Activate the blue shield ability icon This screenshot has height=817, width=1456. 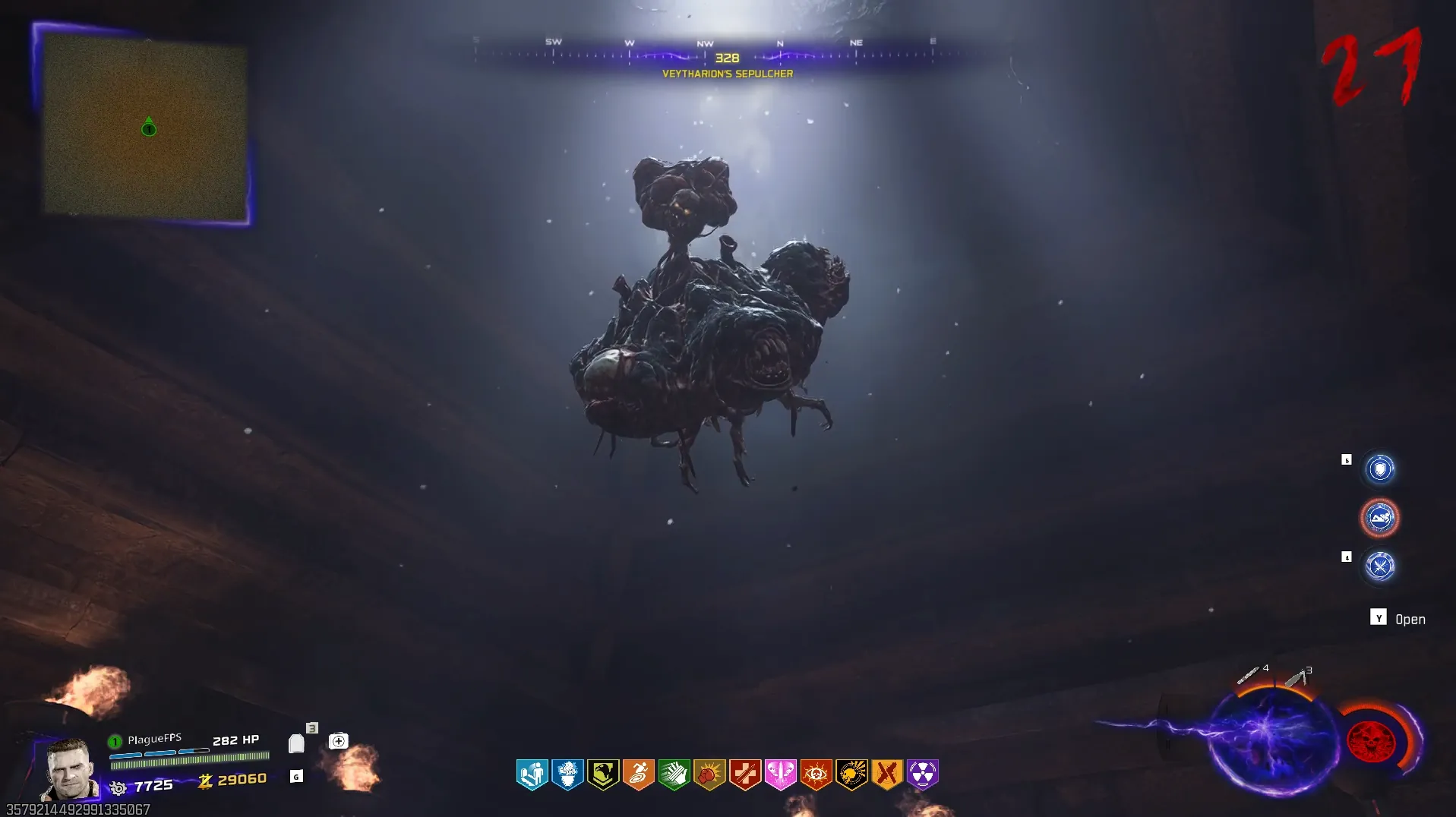point(1380,468)
